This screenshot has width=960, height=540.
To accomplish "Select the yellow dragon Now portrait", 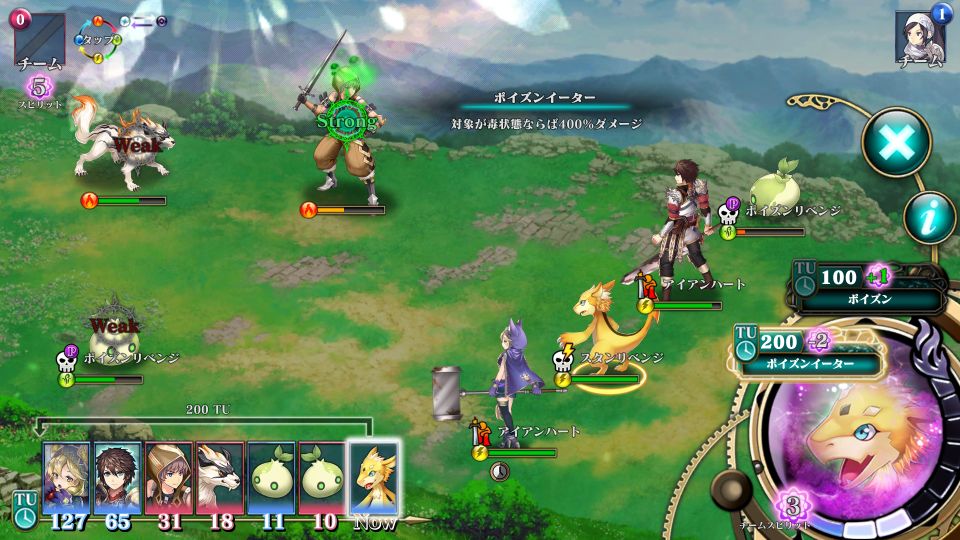I will coord(373,478).
